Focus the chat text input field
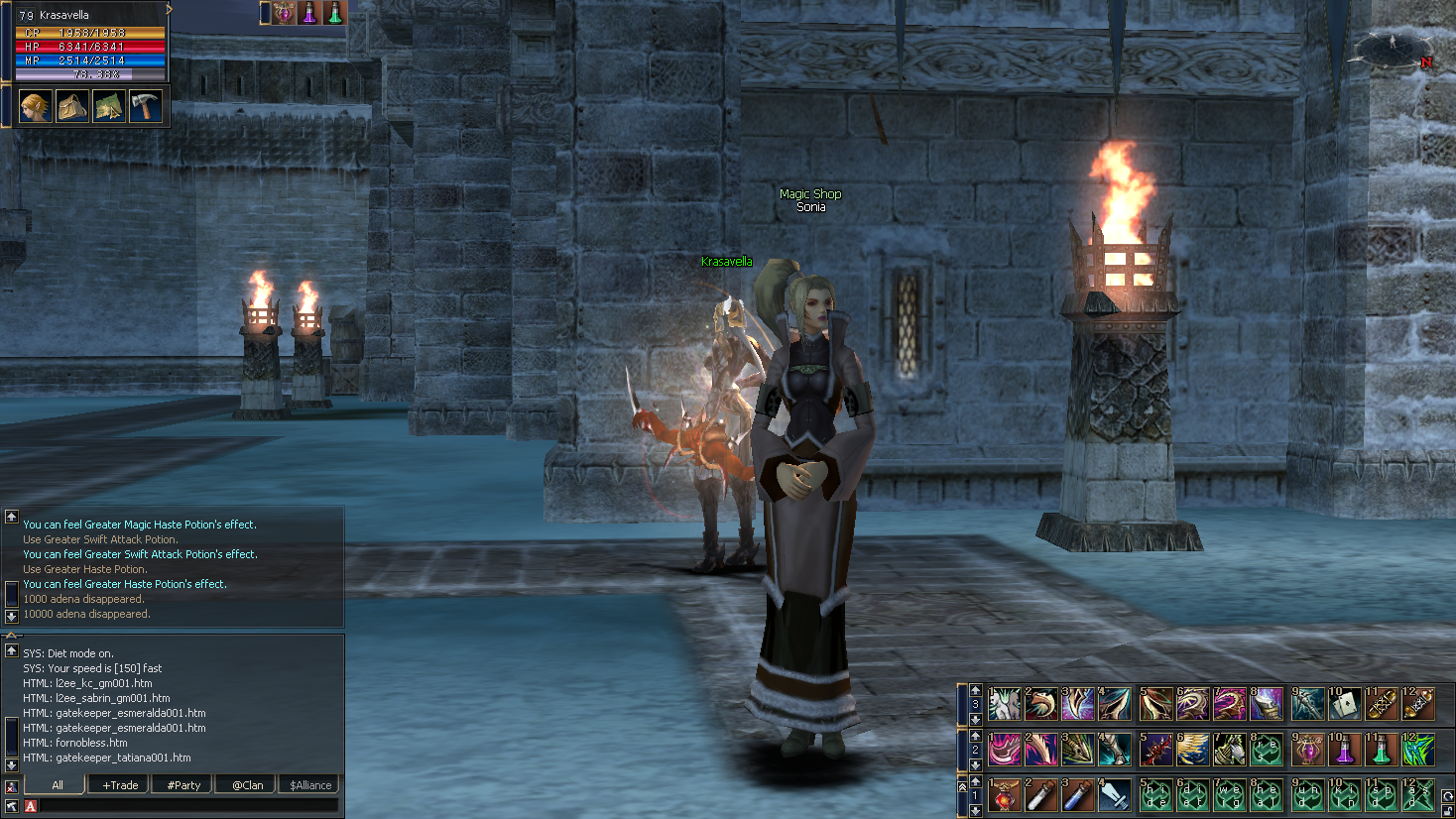Screen dimensions: 1456x819 tap(188, 806)
